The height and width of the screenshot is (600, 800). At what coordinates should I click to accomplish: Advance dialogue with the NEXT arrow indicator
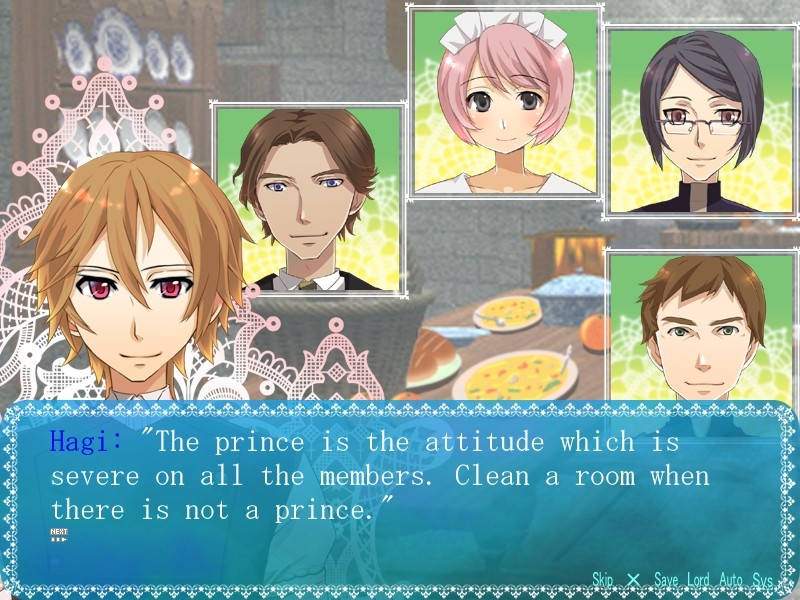click(58, 535)
